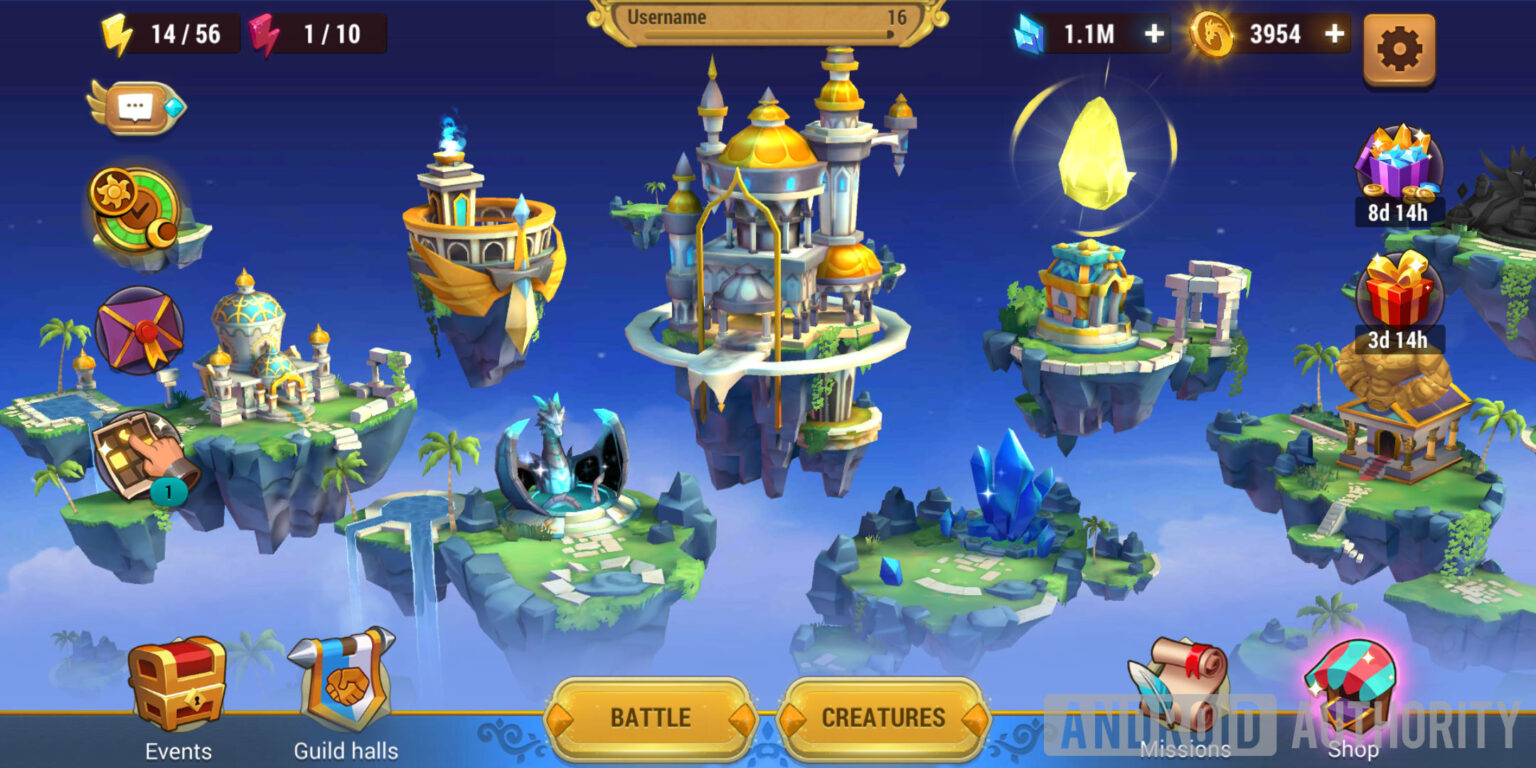This screenshot has height=768, width=1536.
Task: Tap plus to buy more gold coins
Action: [x=1332, y=34]
